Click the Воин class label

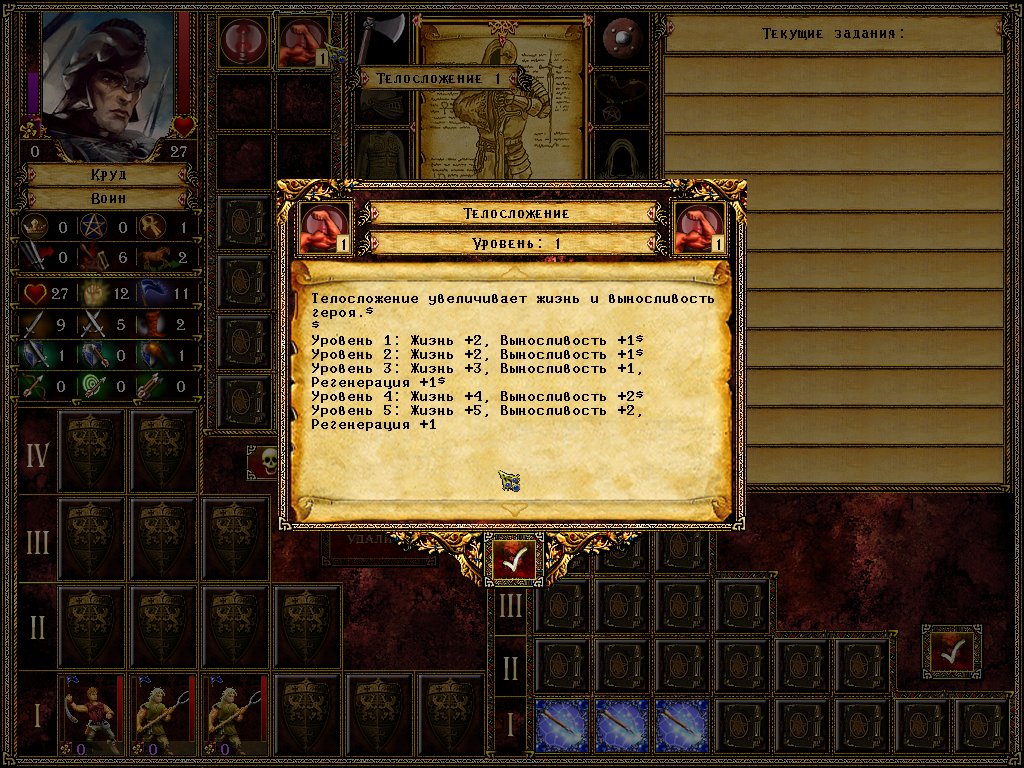pyautogui.click(x=108, y=198)
